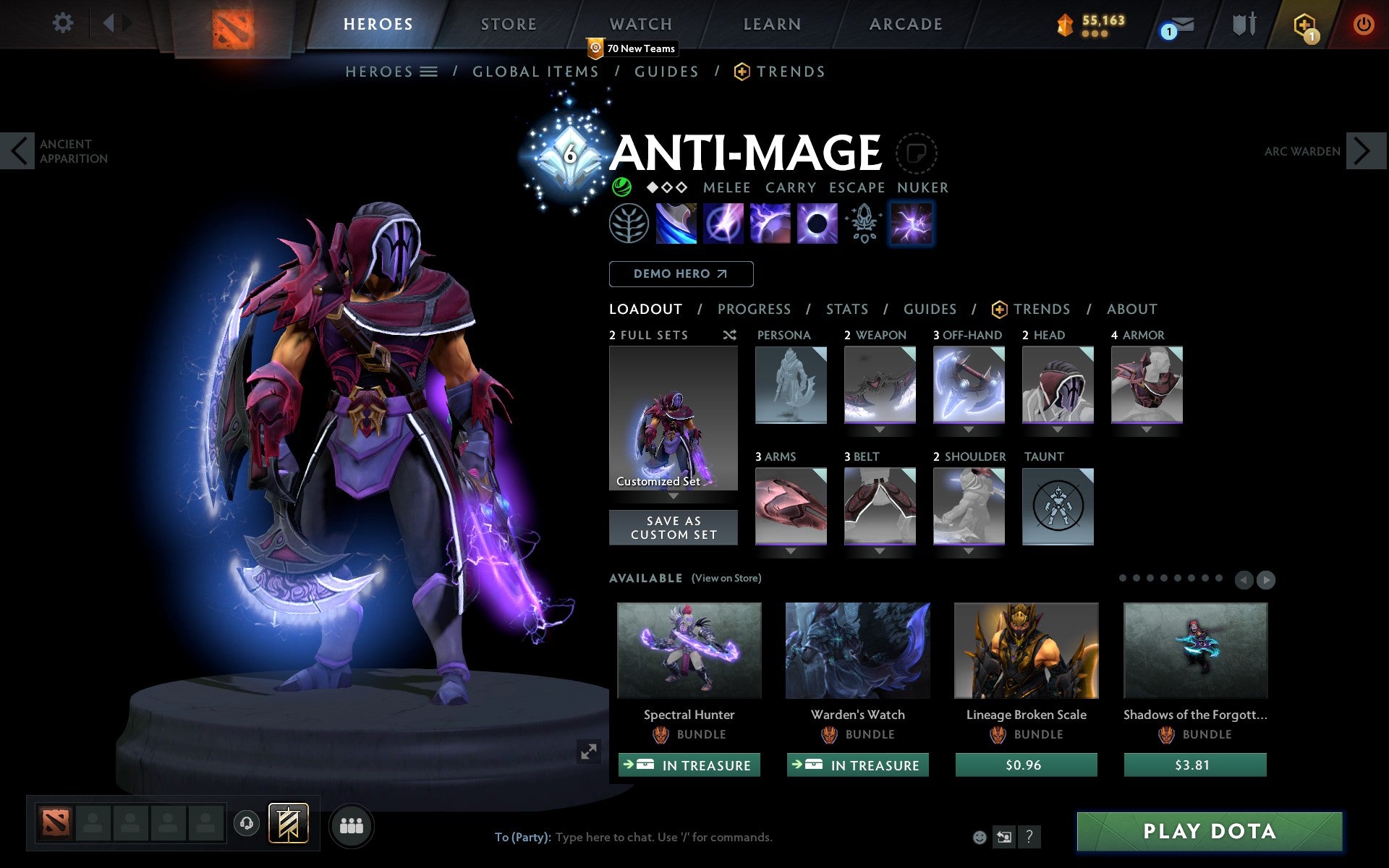The width and height of the screenshot is (1389, 868).
Task: Click the green checkmark beside the hero difficulty diamonds
Action: pos(623,187)
